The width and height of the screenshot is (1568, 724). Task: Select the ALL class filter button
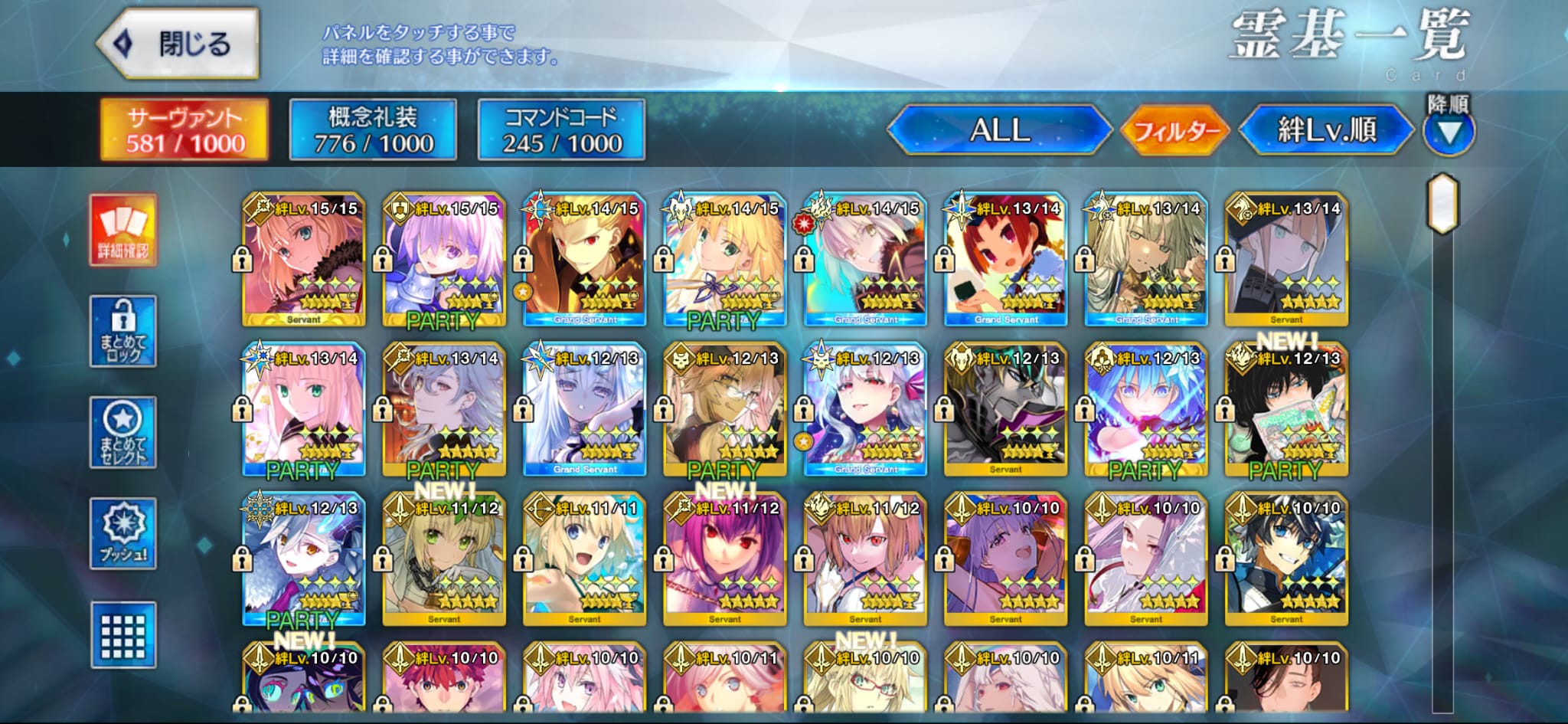coord(999,130)
